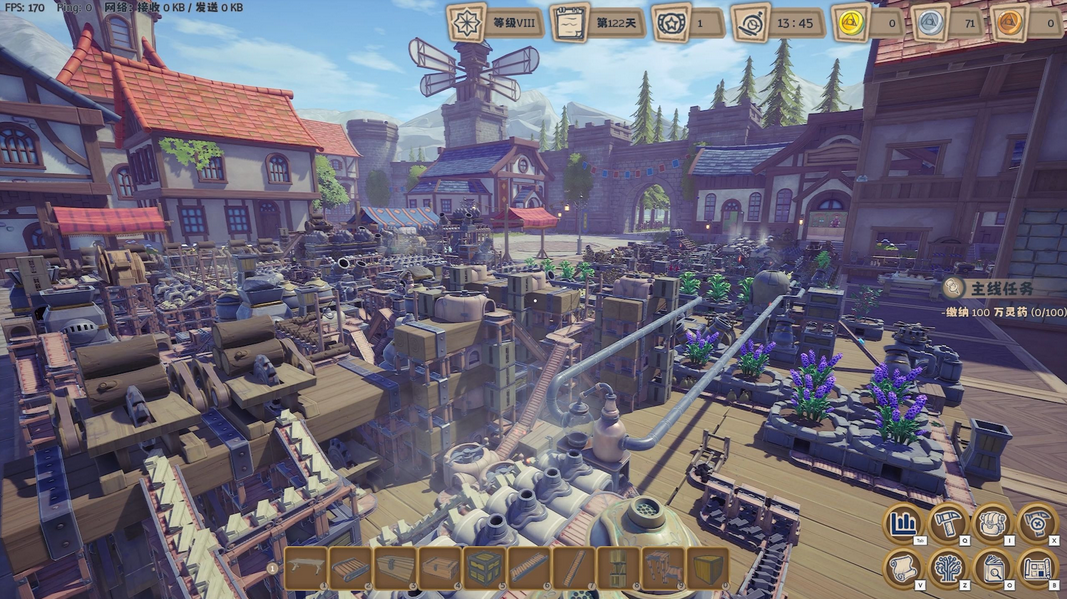Open the scroll quest log
The width and height of the screenshot is (1067, 599).
pos(903,569)
